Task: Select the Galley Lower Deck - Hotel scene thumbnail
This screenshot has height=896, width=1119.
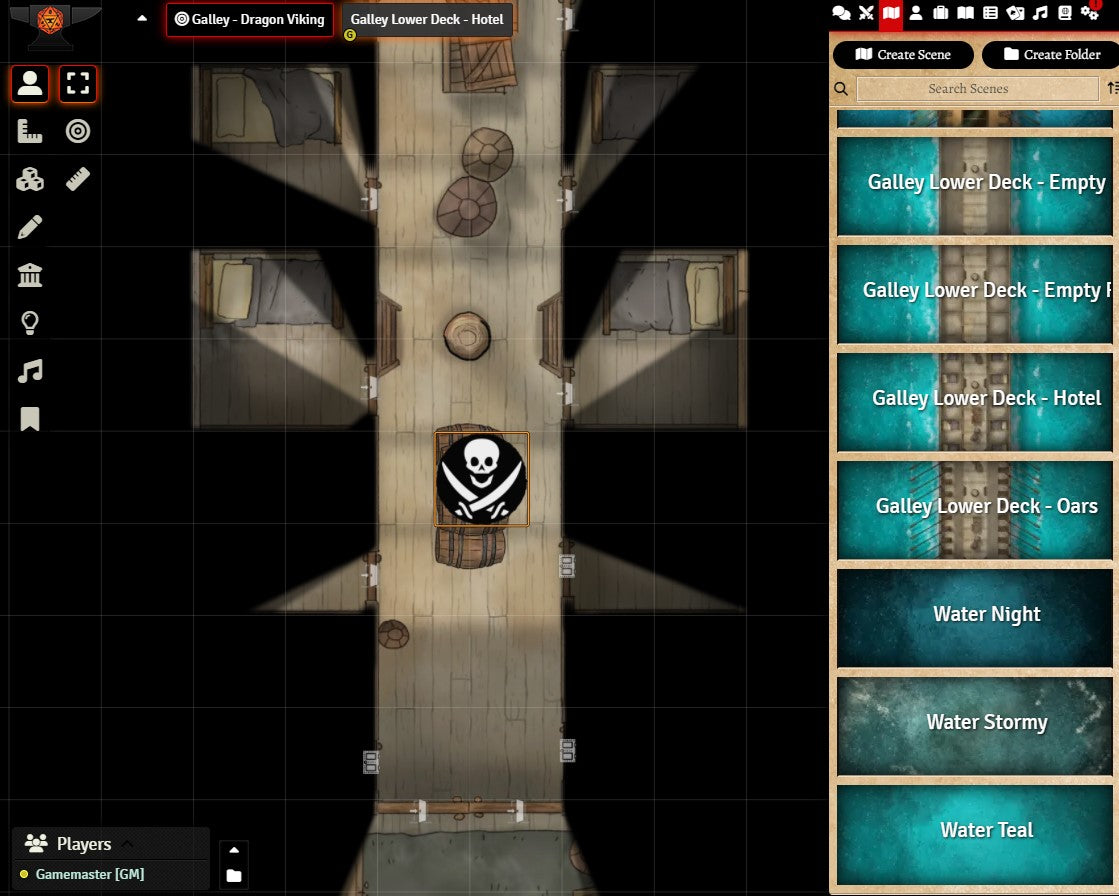Action: click(x=975, y=398)
